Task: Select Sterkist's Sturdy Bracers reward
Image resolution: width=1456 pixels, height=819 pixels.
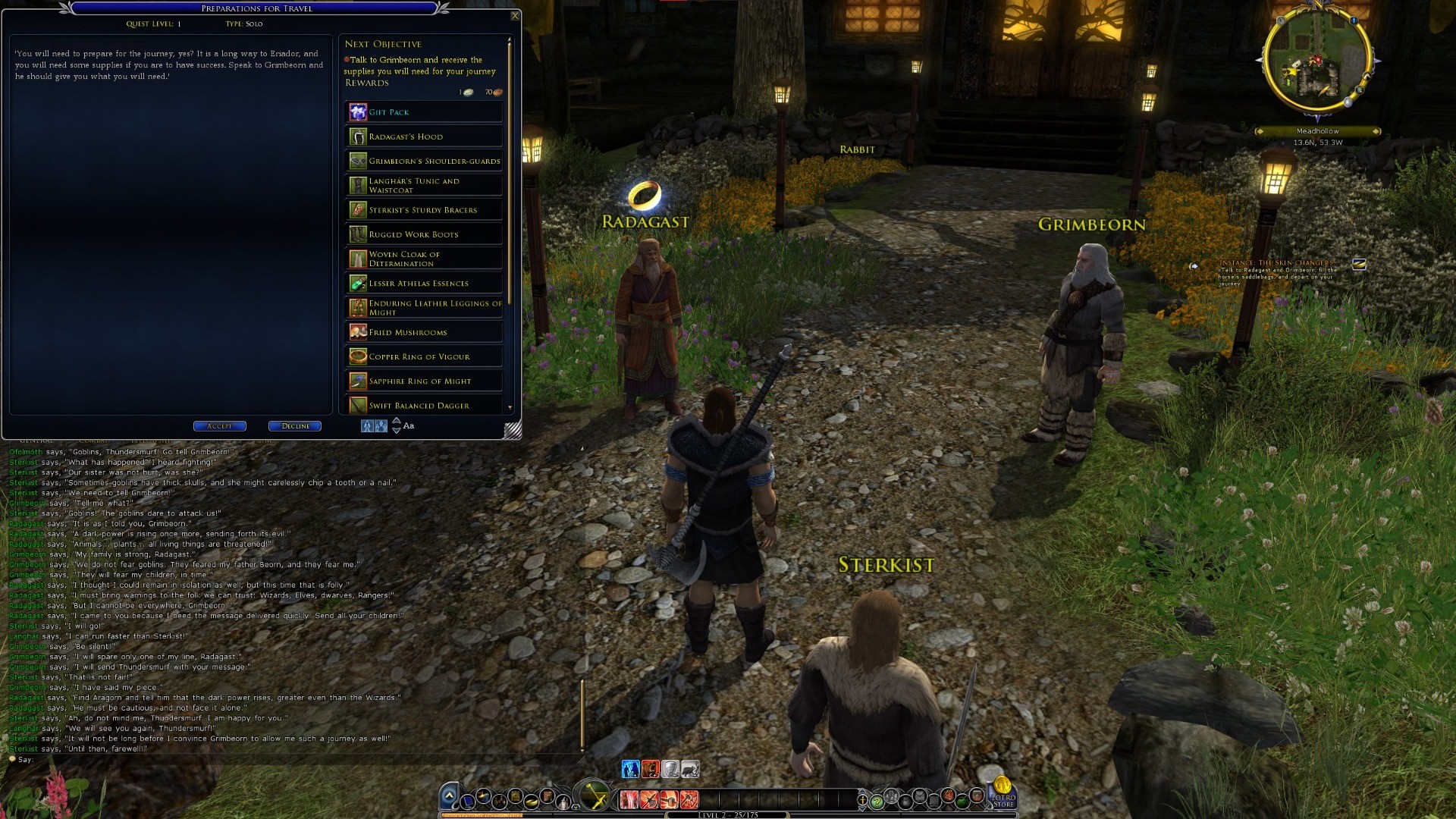Action: pyautogui.click(x=423, y=210)
